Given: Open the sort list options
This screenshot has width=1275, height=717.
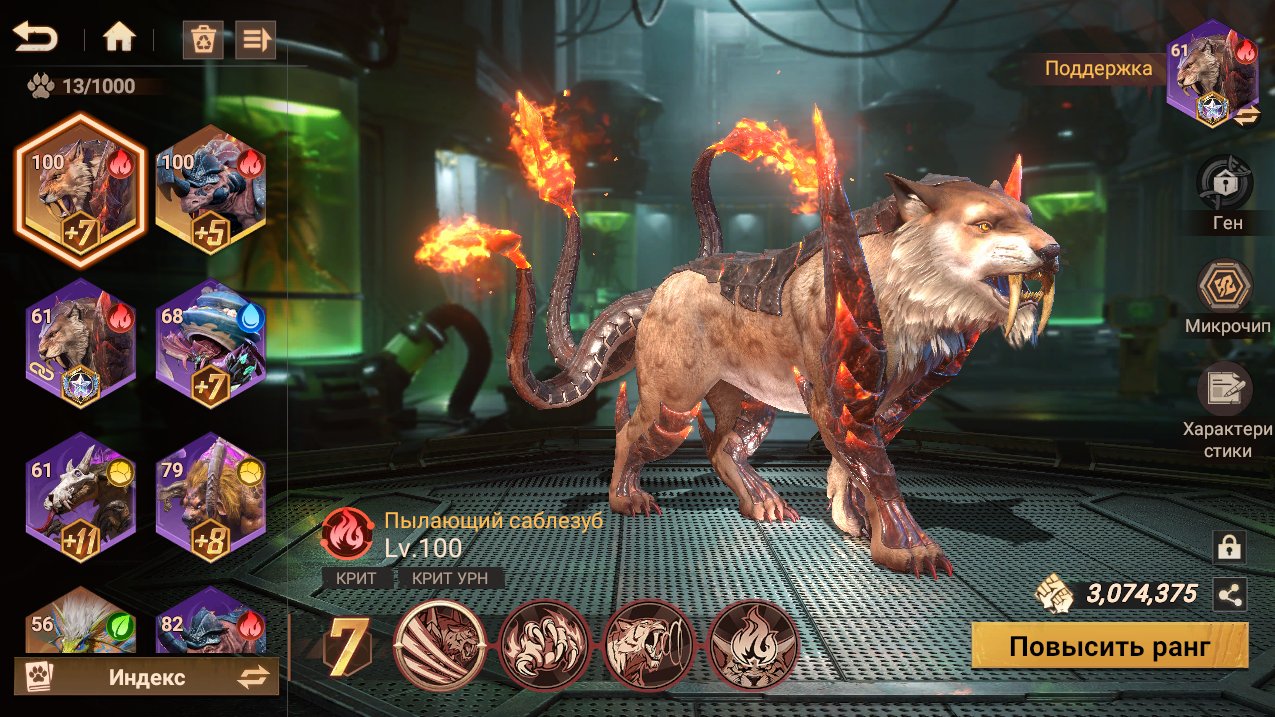Looking at the screenshot, I should coord(255,40).
